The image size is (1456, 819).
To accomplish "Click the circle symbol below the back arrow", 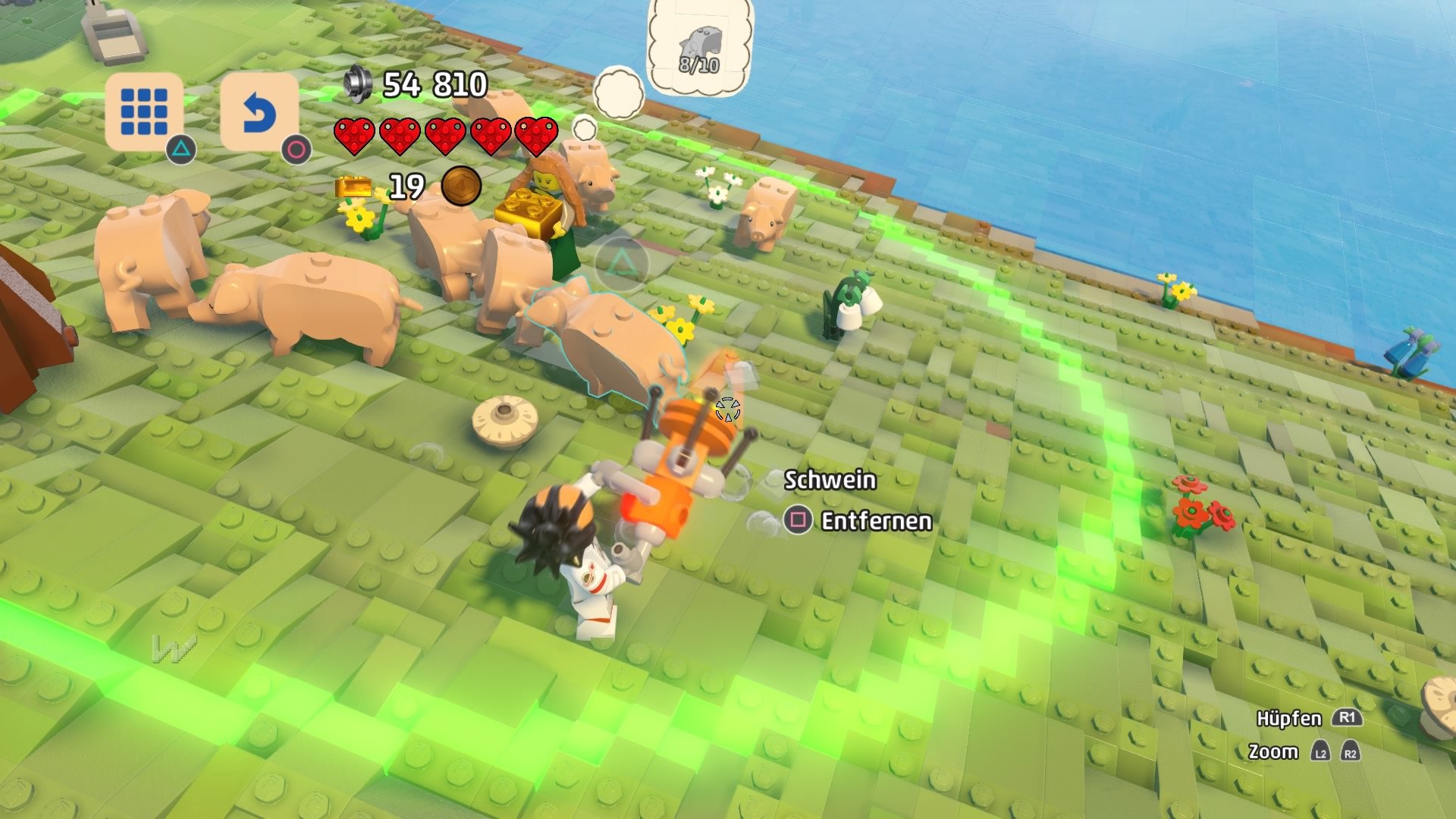I will click(297, 151).
